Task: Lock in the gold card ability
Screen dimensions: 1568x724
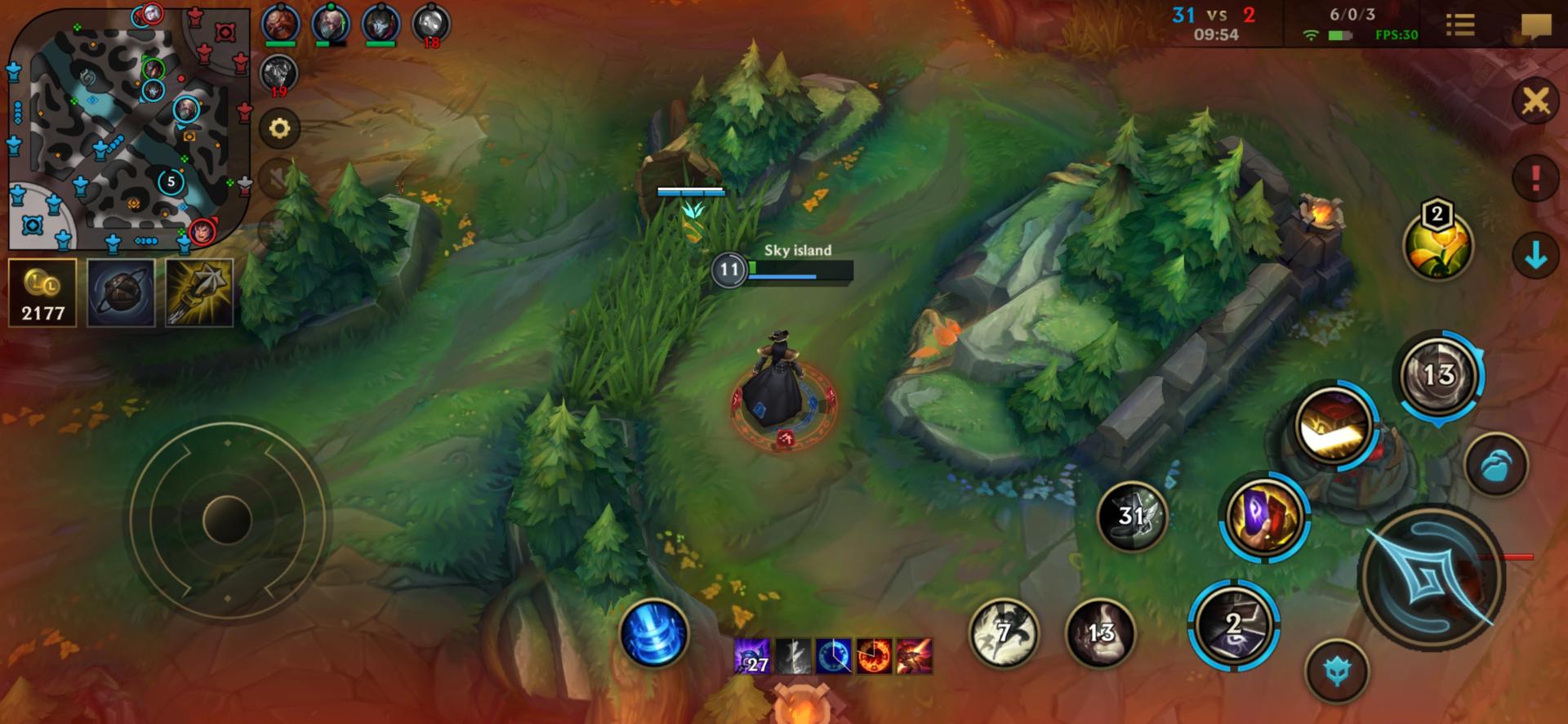Action: (x=1333, y=425)
